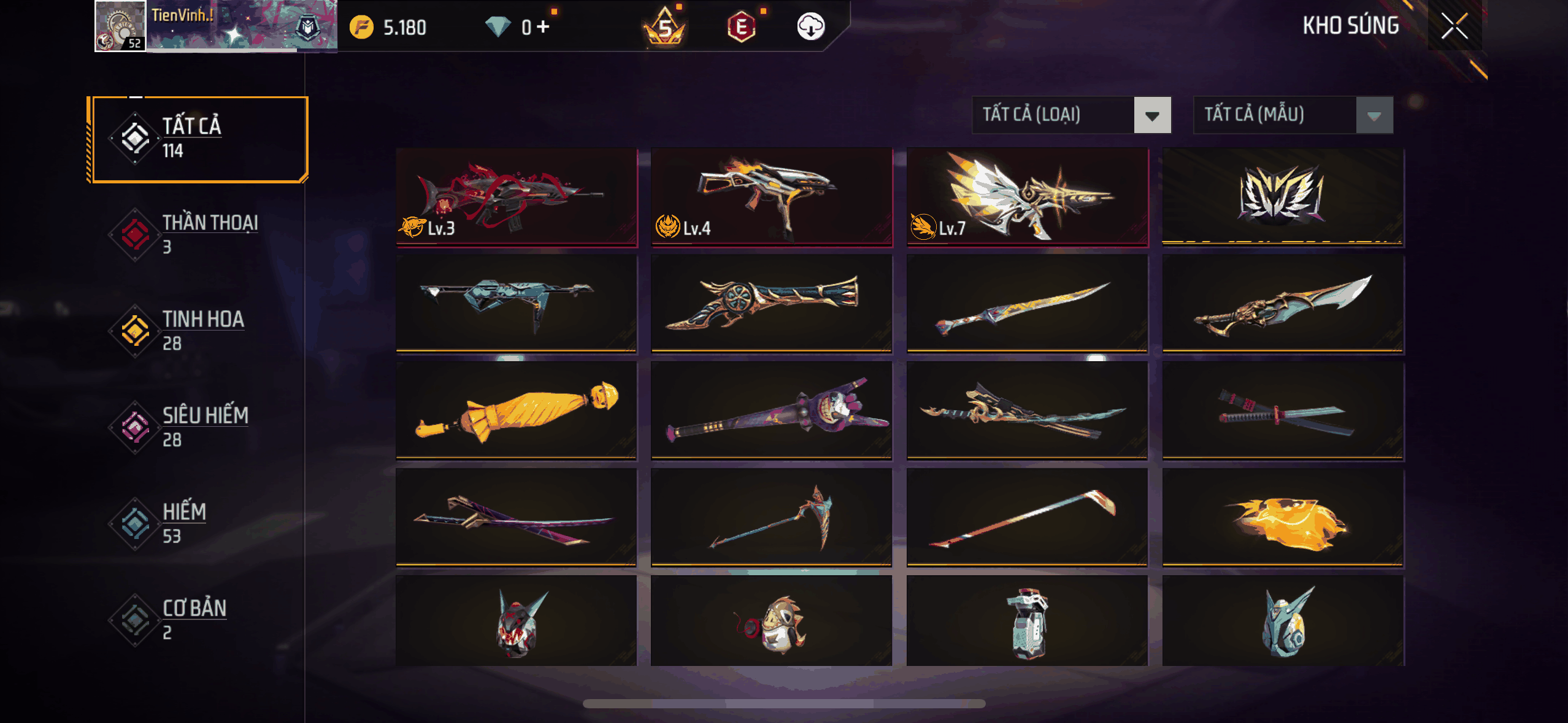
Task: Close the Kho Súng weapon vault screen
Action: click(1454, 26)
